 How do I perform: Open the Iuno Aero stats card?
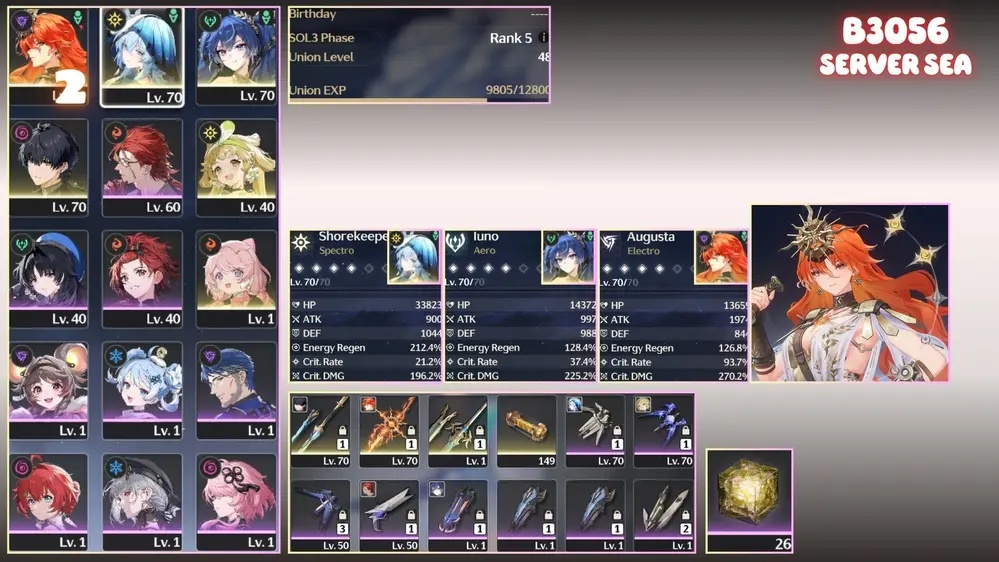click(519, 306)
